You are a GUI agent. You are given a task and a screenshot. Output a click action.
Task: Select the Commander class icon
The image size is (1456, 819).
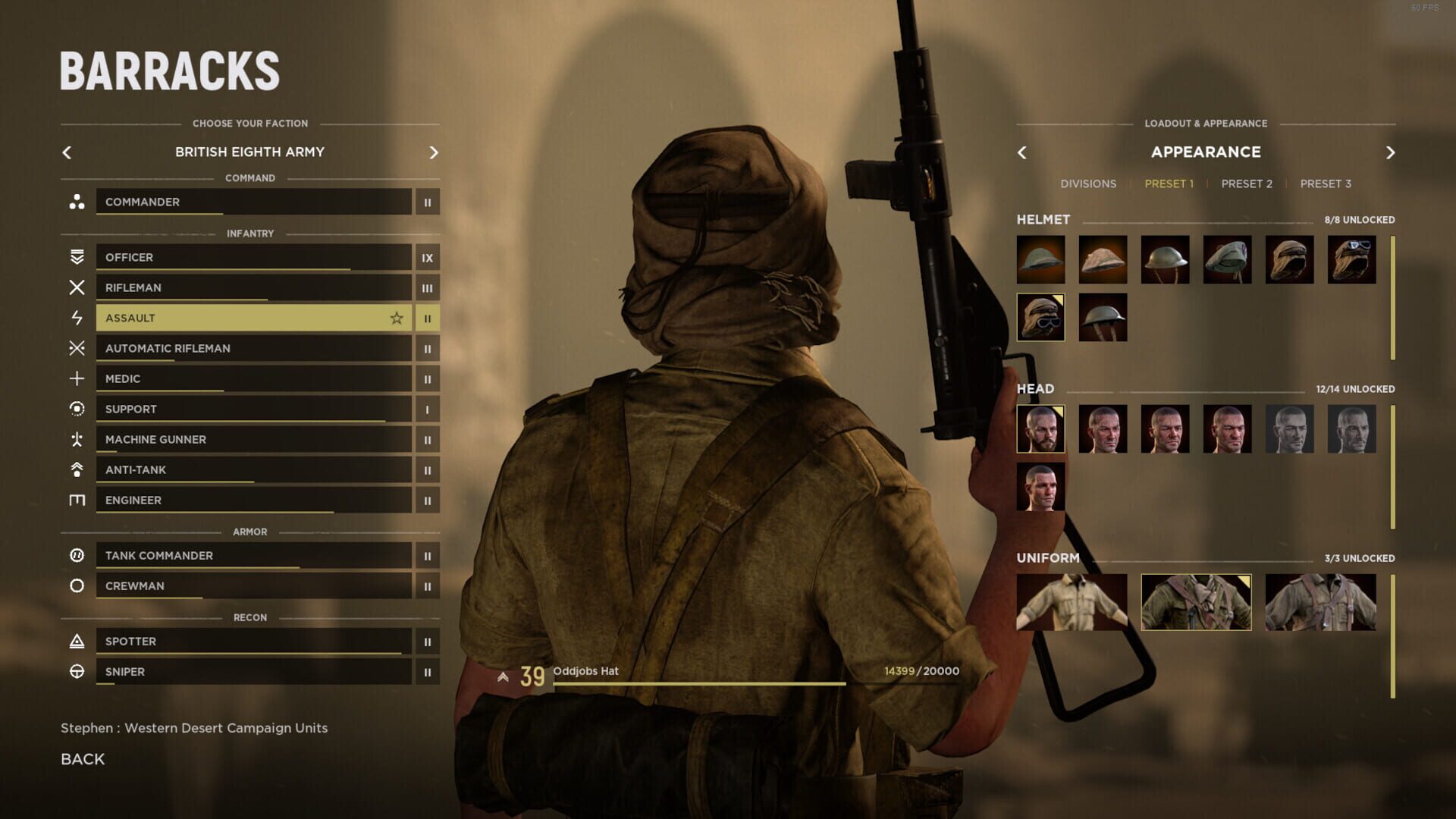[x=76, y=202]
